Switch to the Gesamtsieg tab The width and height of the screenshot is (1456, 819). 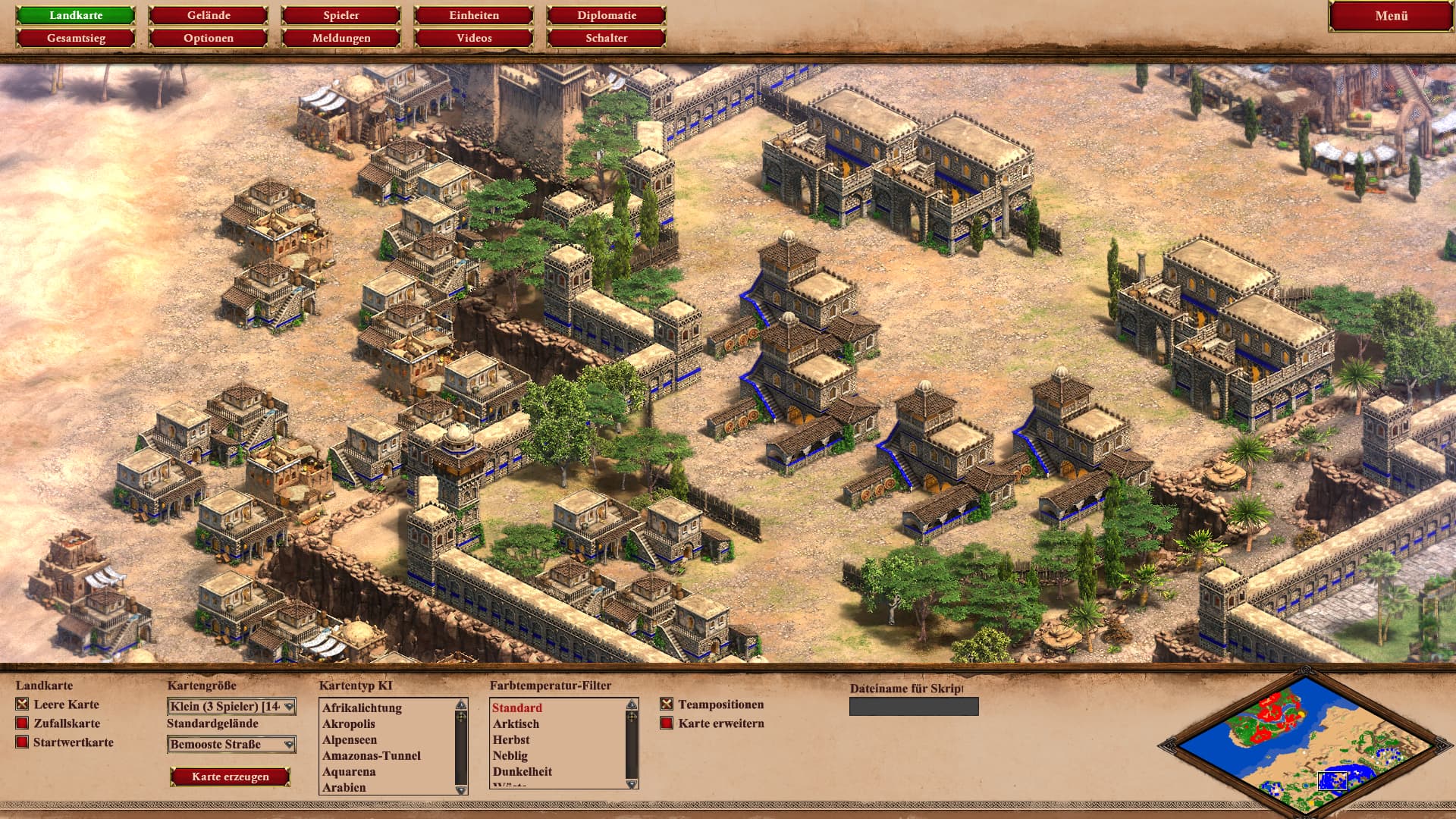point(76,38)
